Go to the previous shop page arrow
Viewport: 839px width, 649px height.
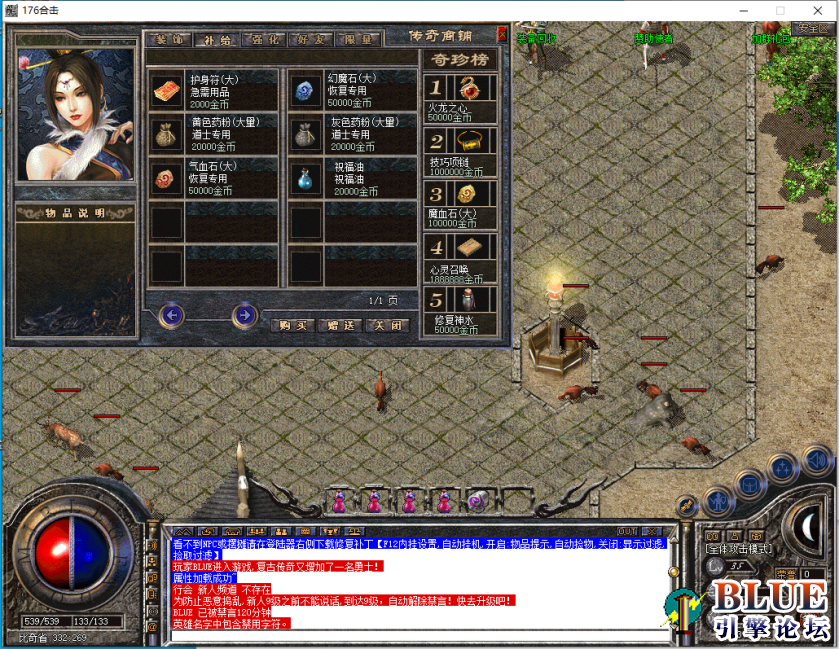click(173, 316)
